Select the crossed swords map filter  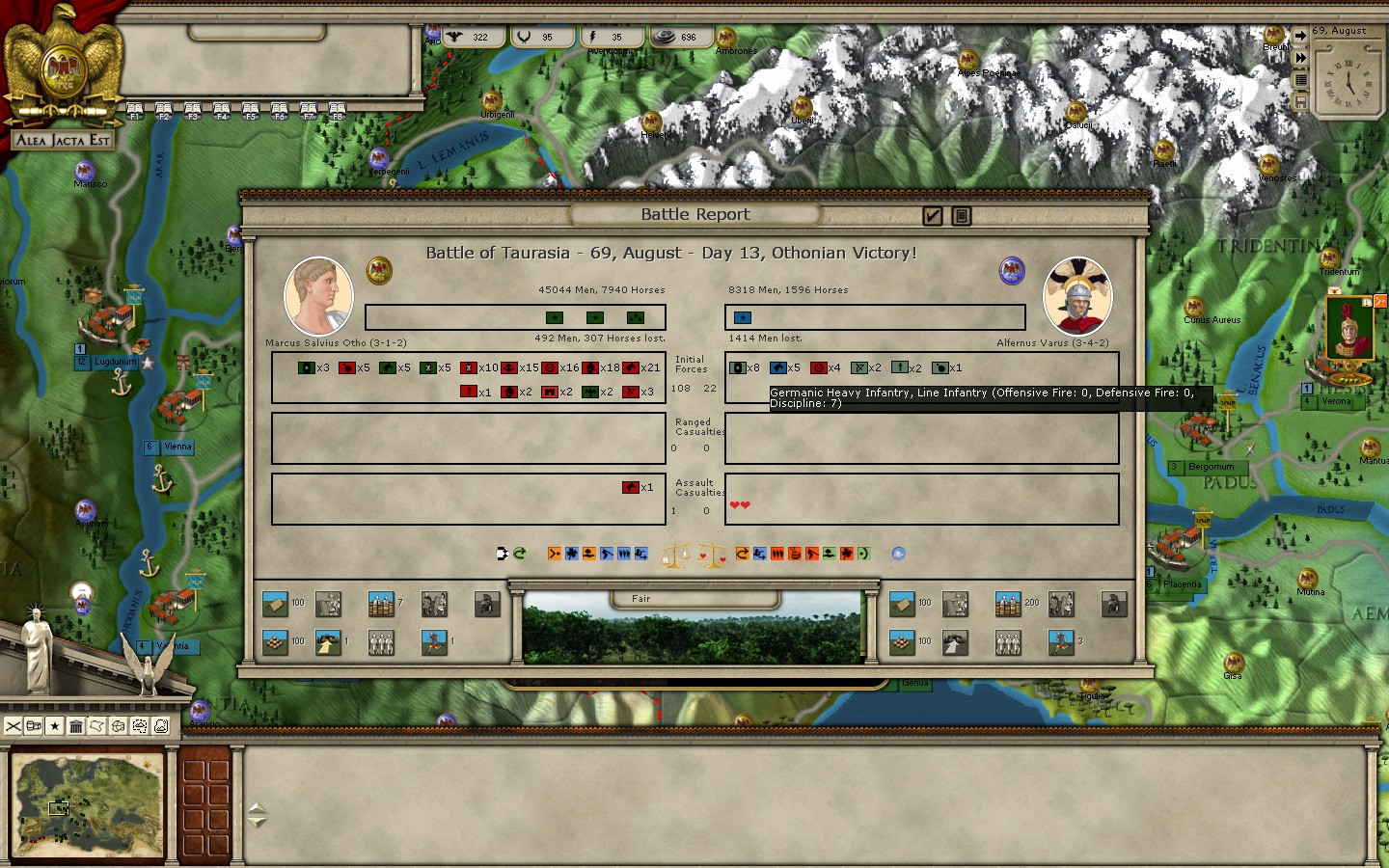(14, 726)
